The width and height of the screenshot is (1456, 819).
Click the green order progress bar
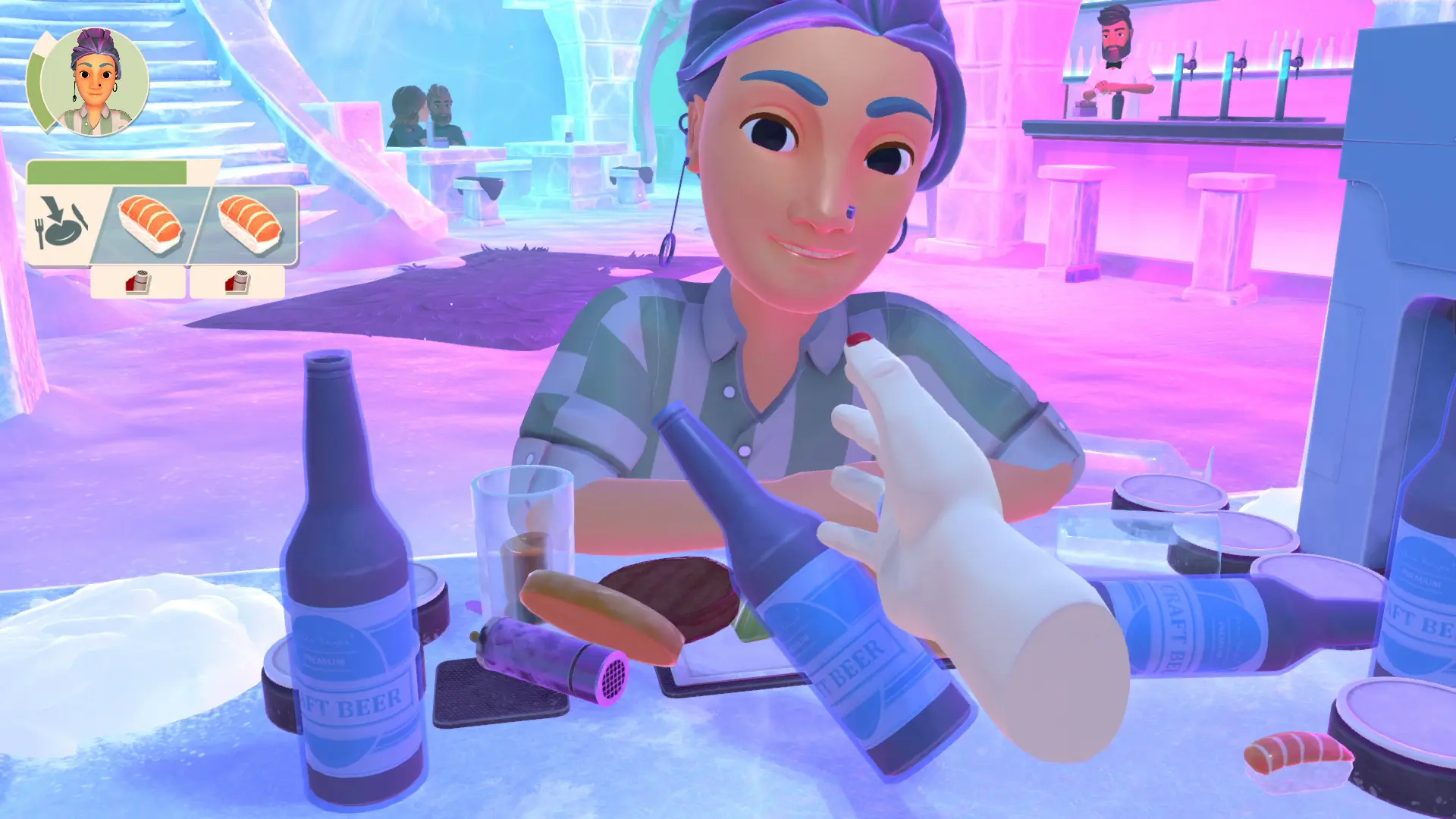coord(106,172)
